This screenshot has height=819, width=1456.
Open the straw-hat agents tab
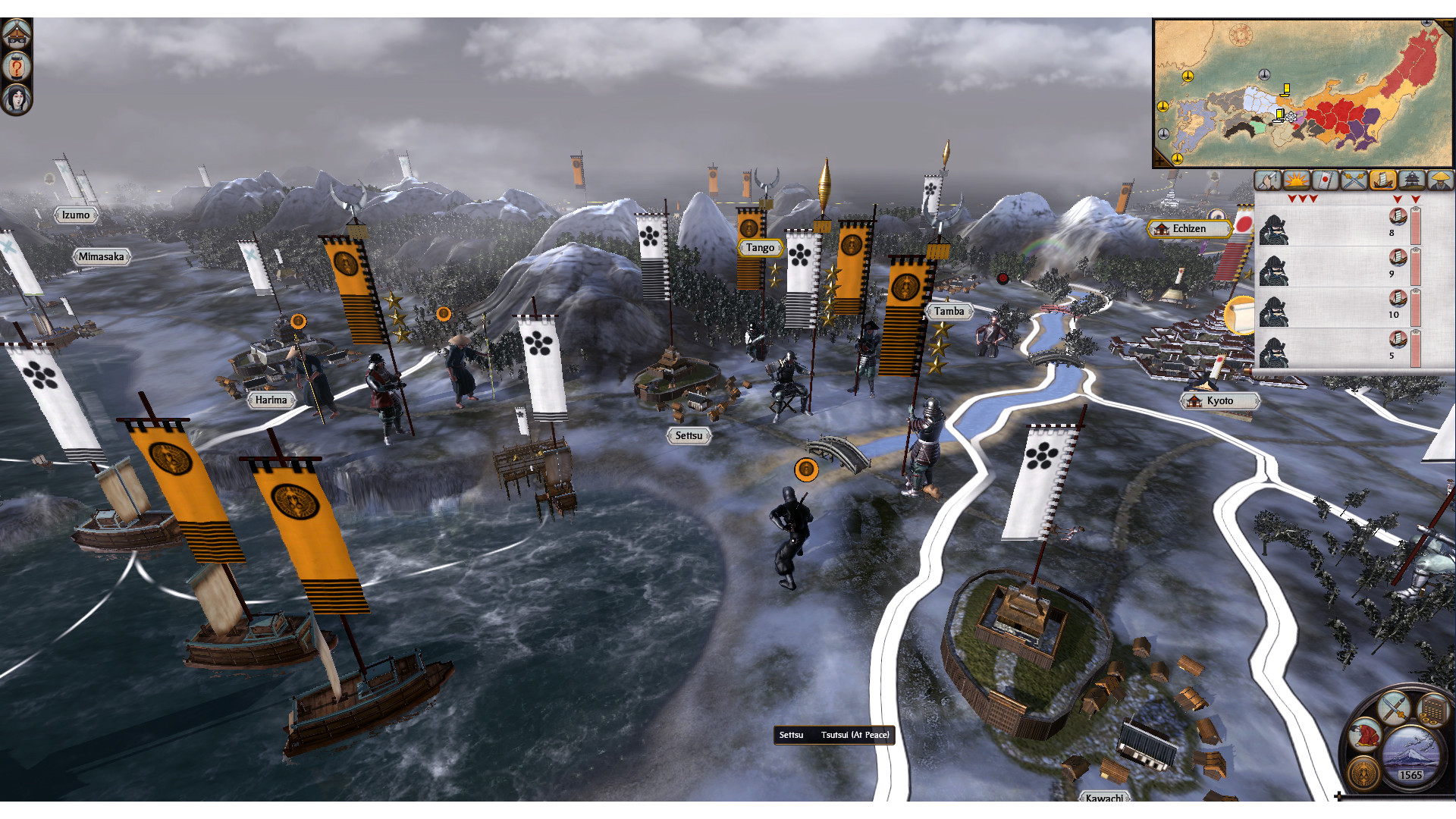tap(1440, 180)
